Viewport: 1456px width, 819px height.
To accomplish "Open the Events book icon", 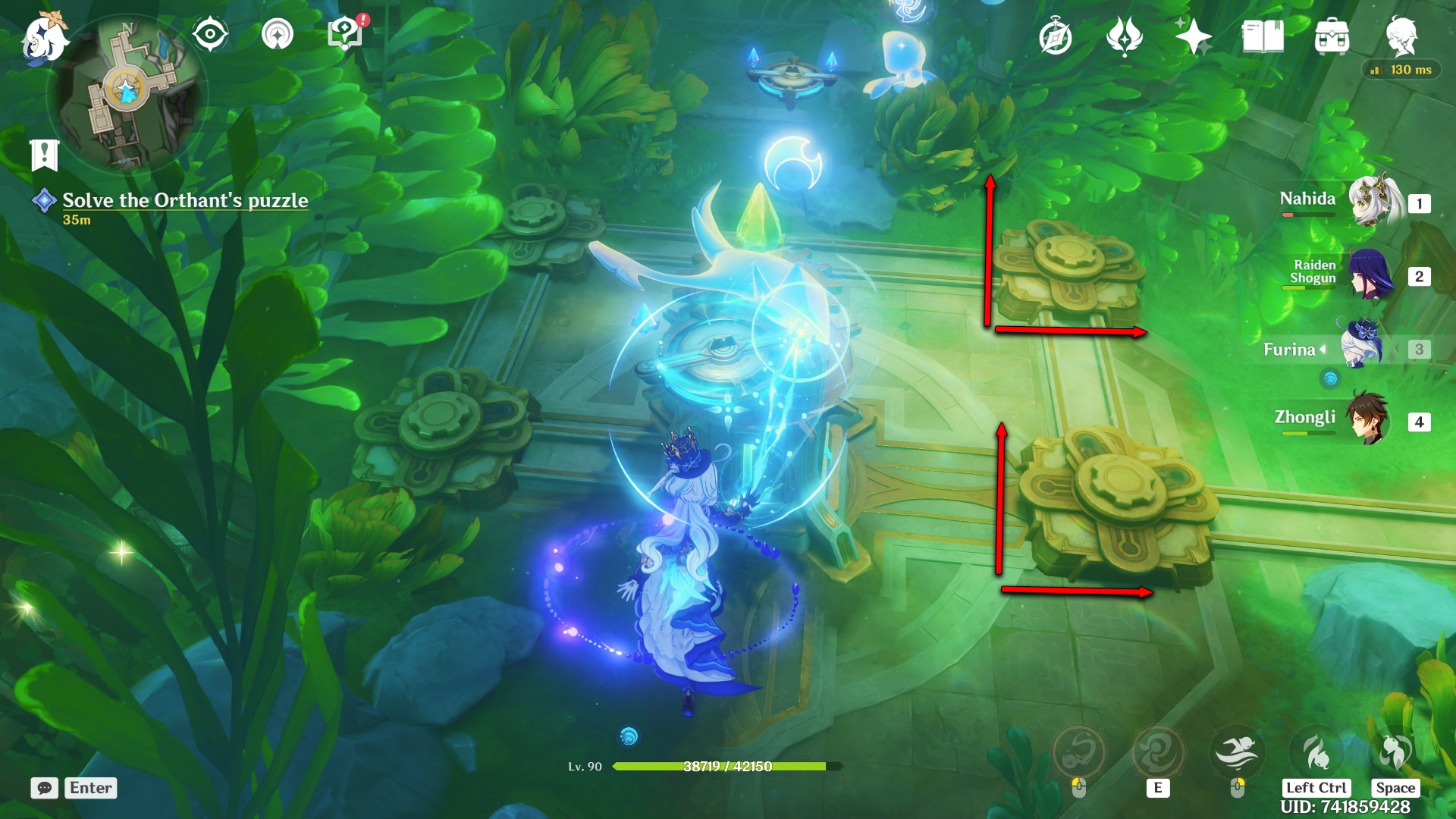I will click(x=1263, y=36).
